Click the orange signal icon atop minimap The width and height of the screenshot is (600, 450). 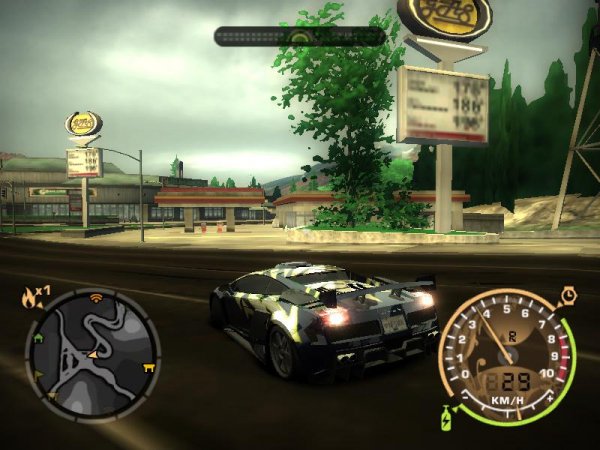point(96,297)
